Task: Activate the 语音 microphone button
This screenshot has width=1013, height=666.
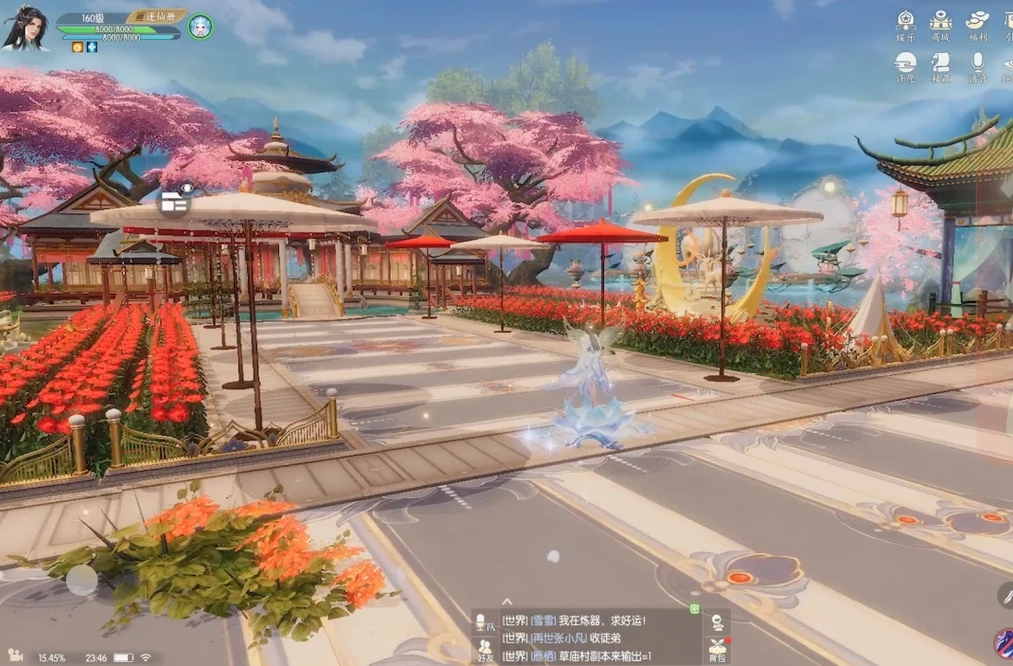Action: [977, 67]
